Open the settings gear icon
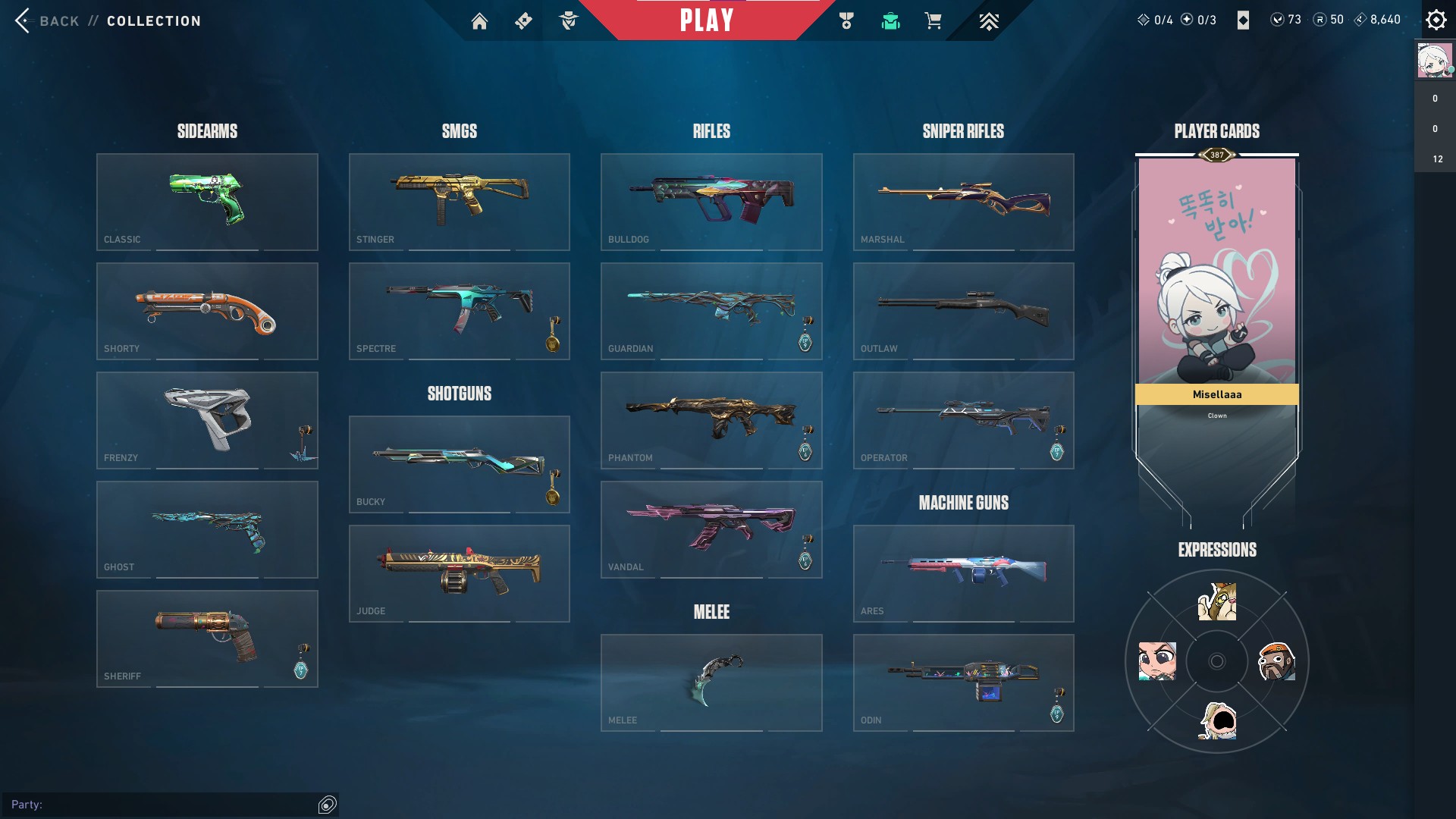 pos(1436,20)
